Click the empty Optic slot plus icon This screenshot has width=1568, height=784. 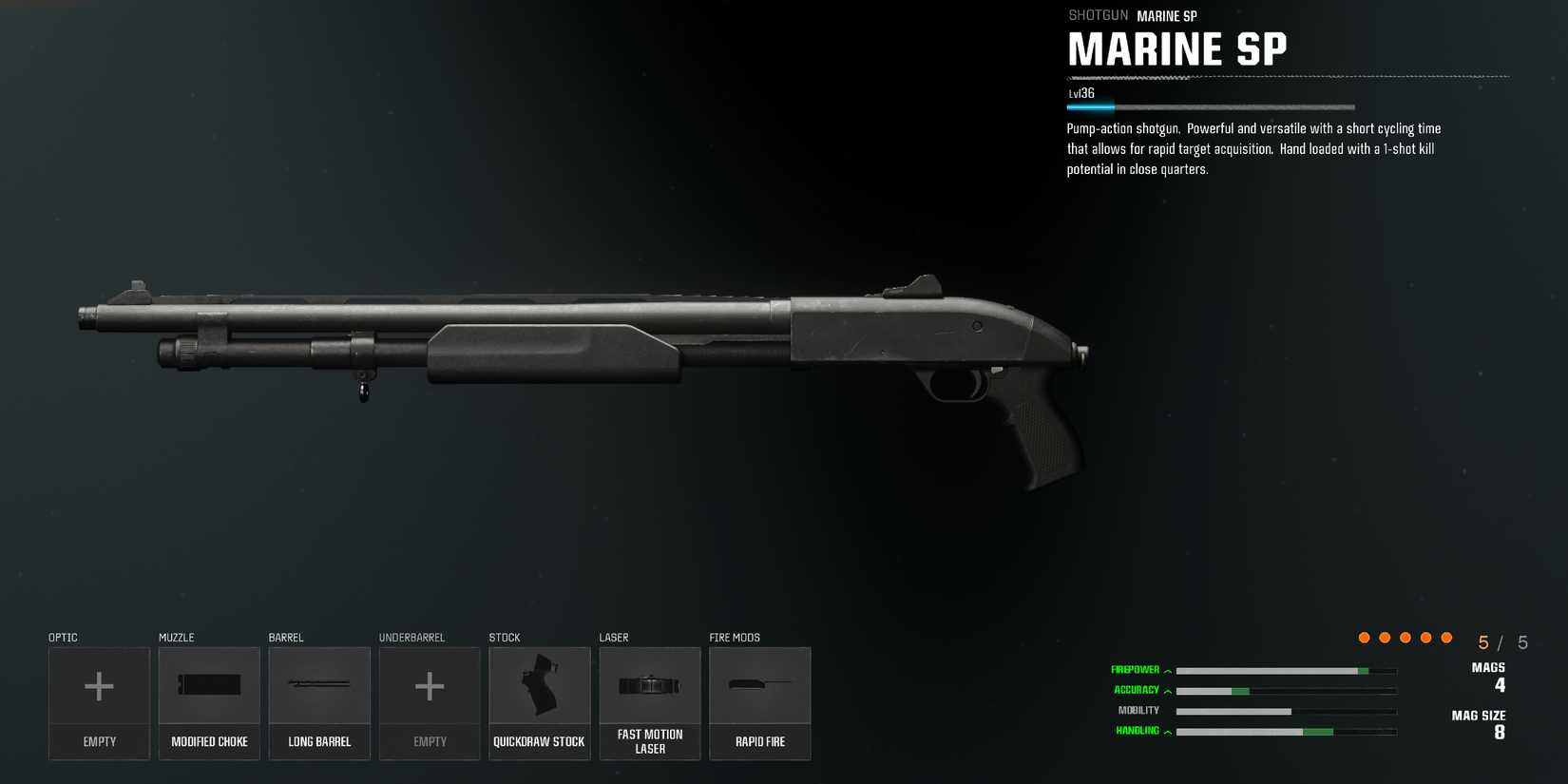pyautogui.click(x=99, y=684)
